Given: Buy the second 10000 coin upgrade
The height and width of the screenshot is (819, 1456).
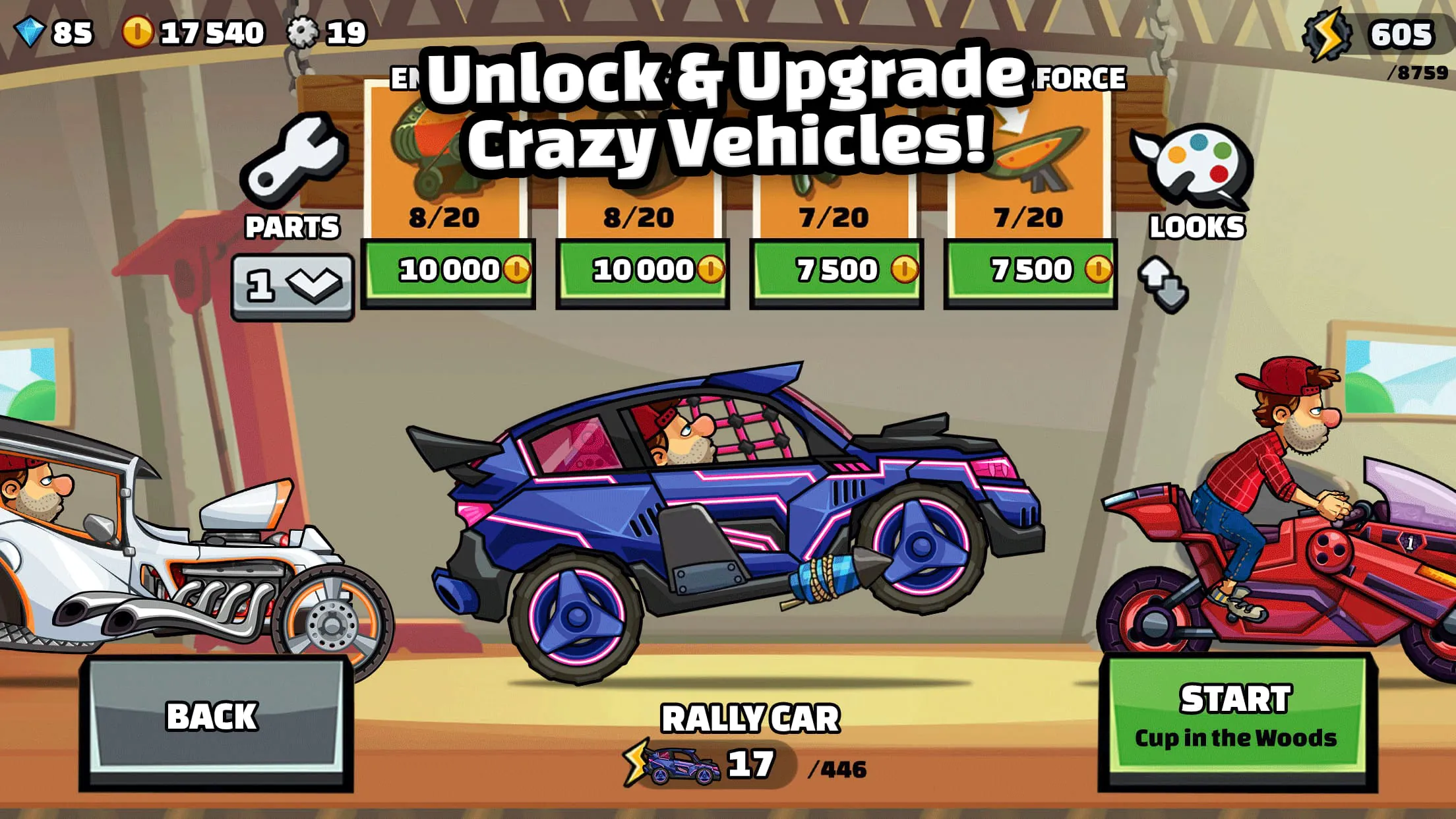Looking at the screenshot, I should coord(643,270).
